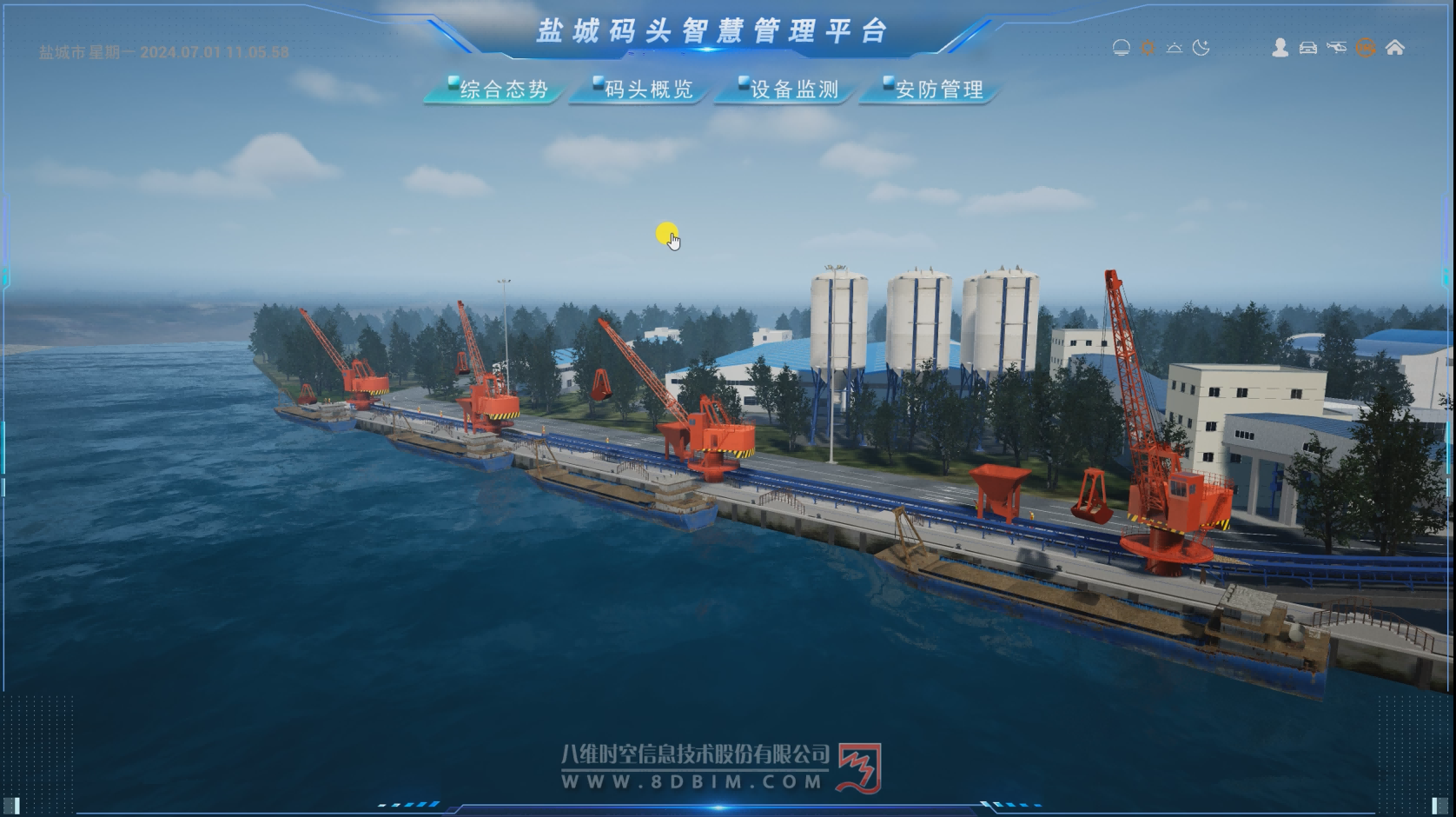
Task: Choose the car view icon
Action: [1307, 48]
